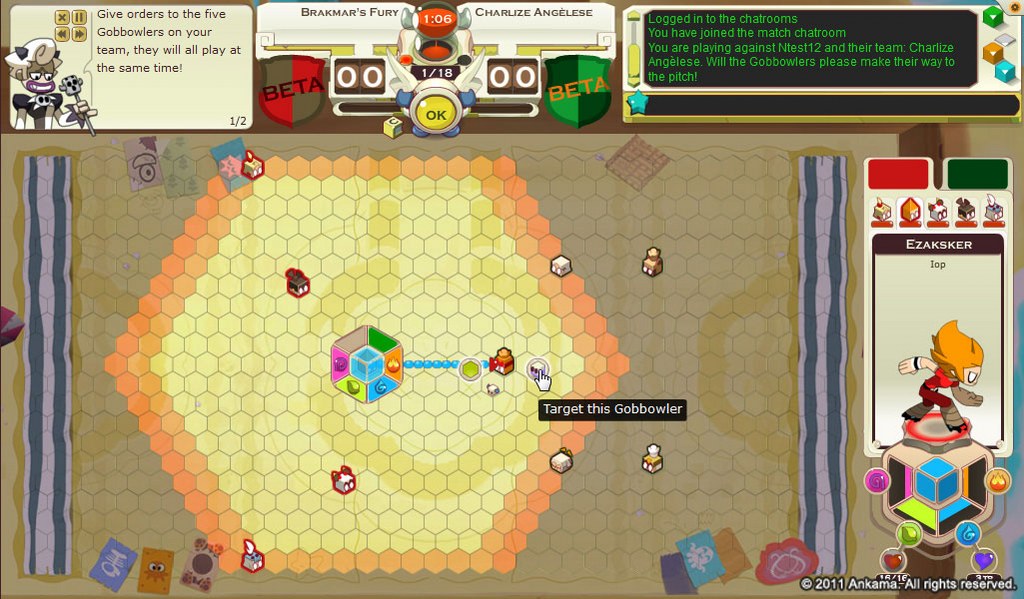Image resolution: width=1024 pixels, height=599 pixels.
Task: Confirm orders with the OK button
Action: coord(435,114)
